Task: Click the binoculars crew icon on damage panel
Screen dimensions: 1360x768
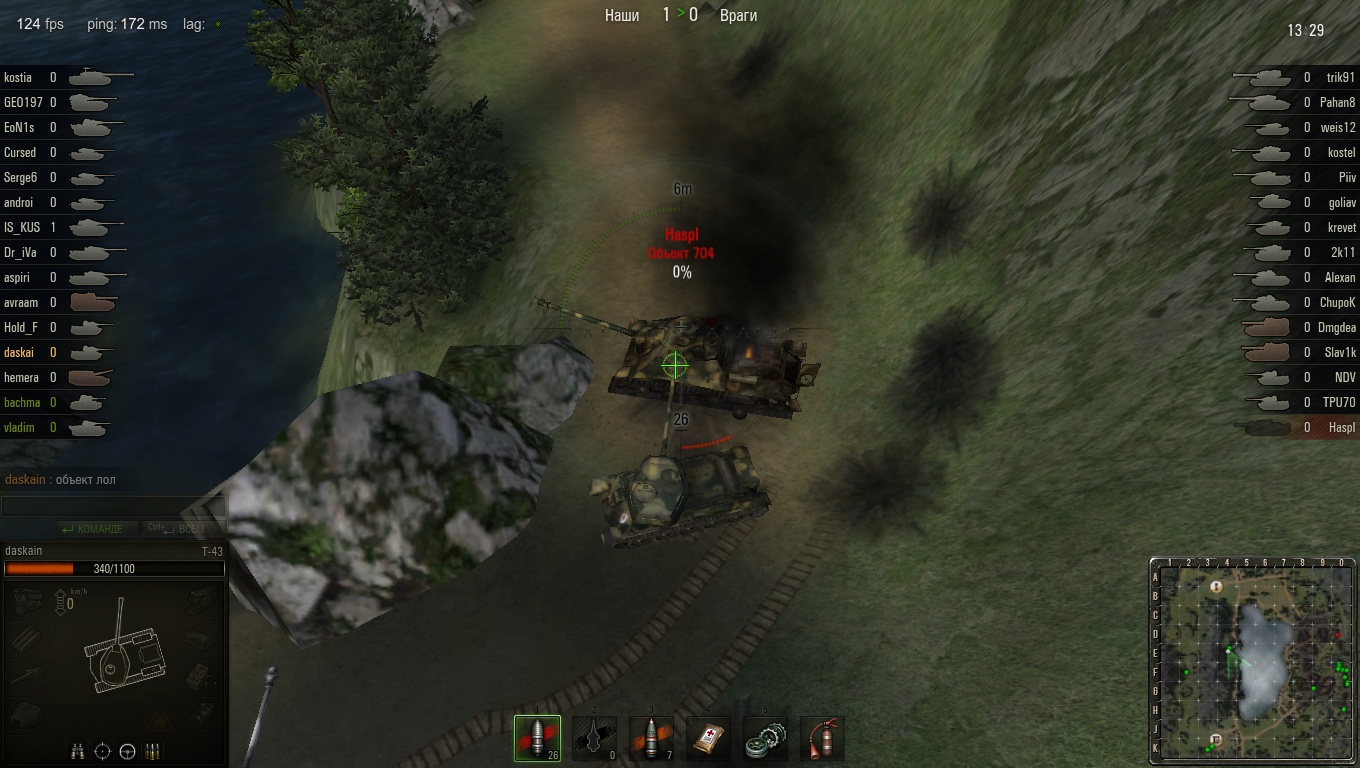Action: [78, 751]
